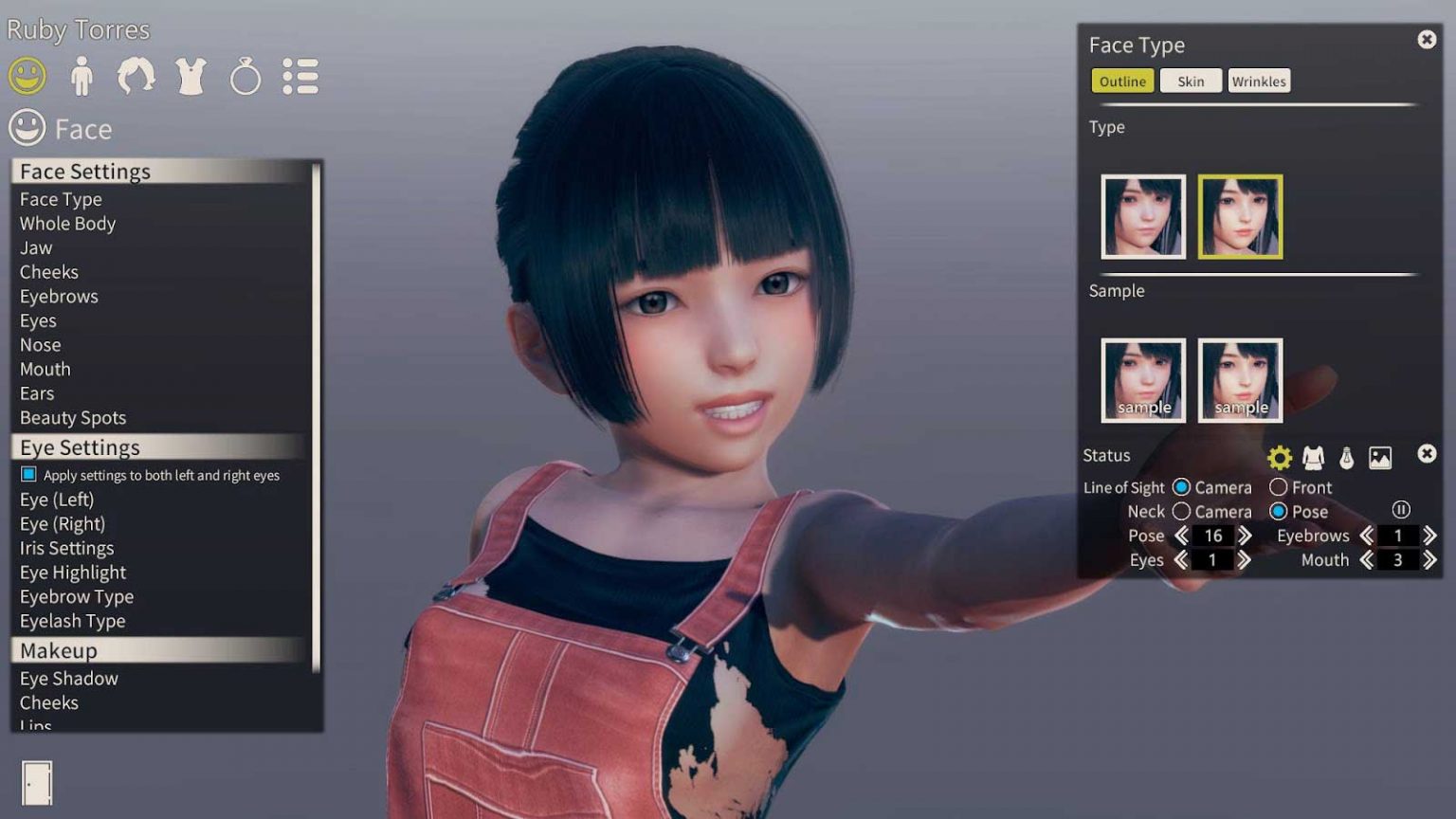This screenshot has height=819, width=1456.
Task: Close the Face Type panel
Action: 1427,40
